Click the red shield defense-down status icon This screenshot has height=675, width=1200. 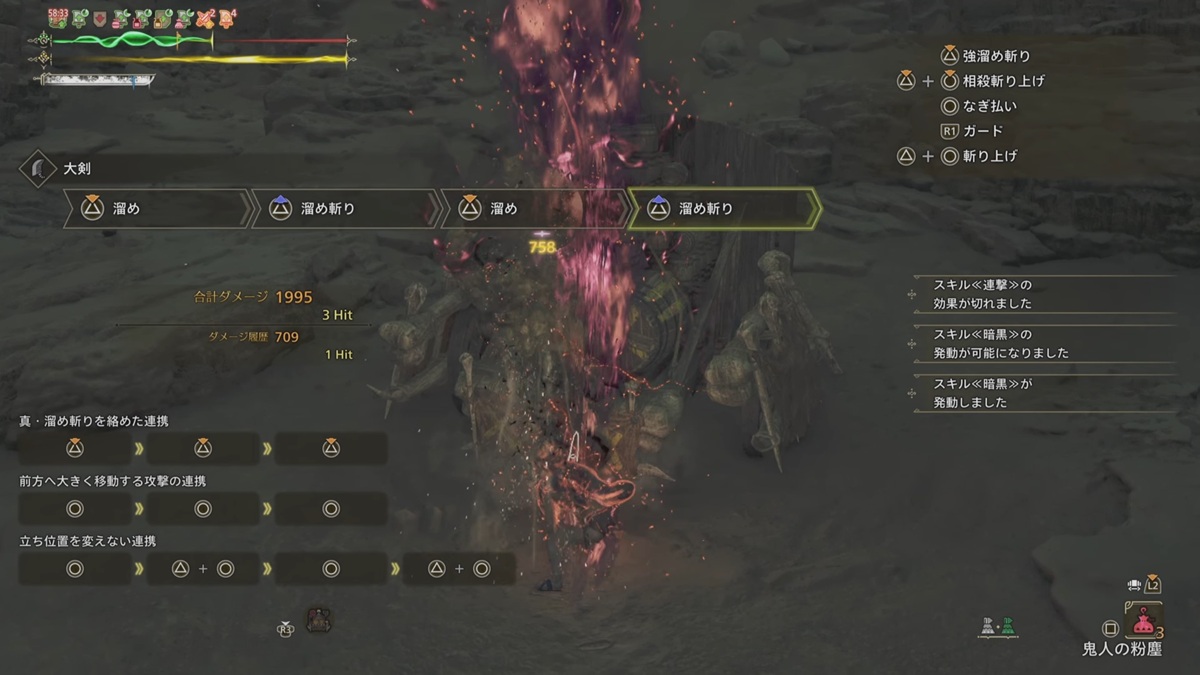[x=100, y=17]
